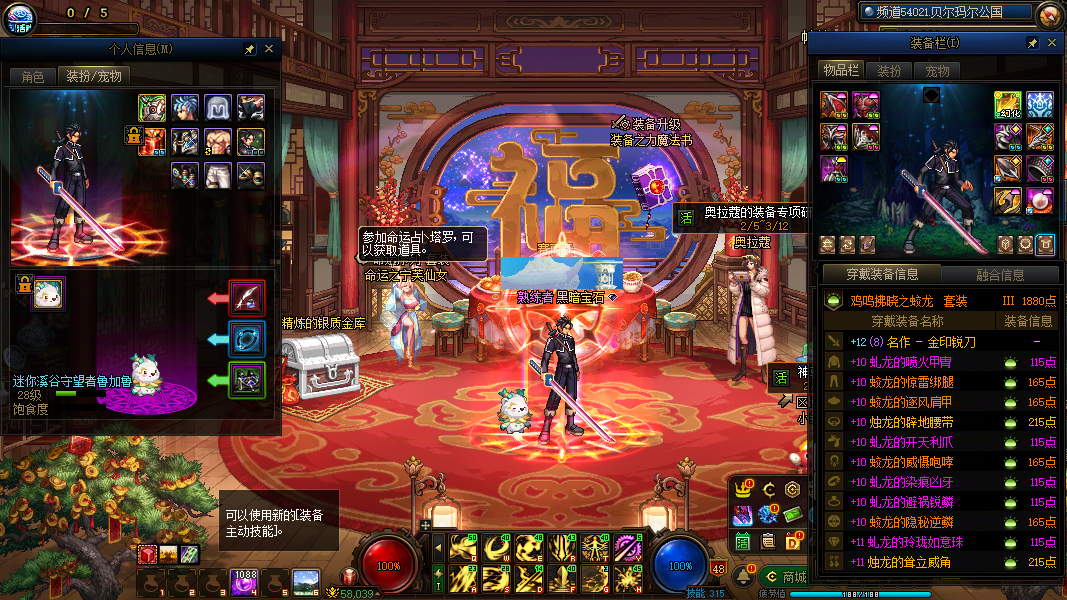Open the gold crown icon menu

[743, 489]
